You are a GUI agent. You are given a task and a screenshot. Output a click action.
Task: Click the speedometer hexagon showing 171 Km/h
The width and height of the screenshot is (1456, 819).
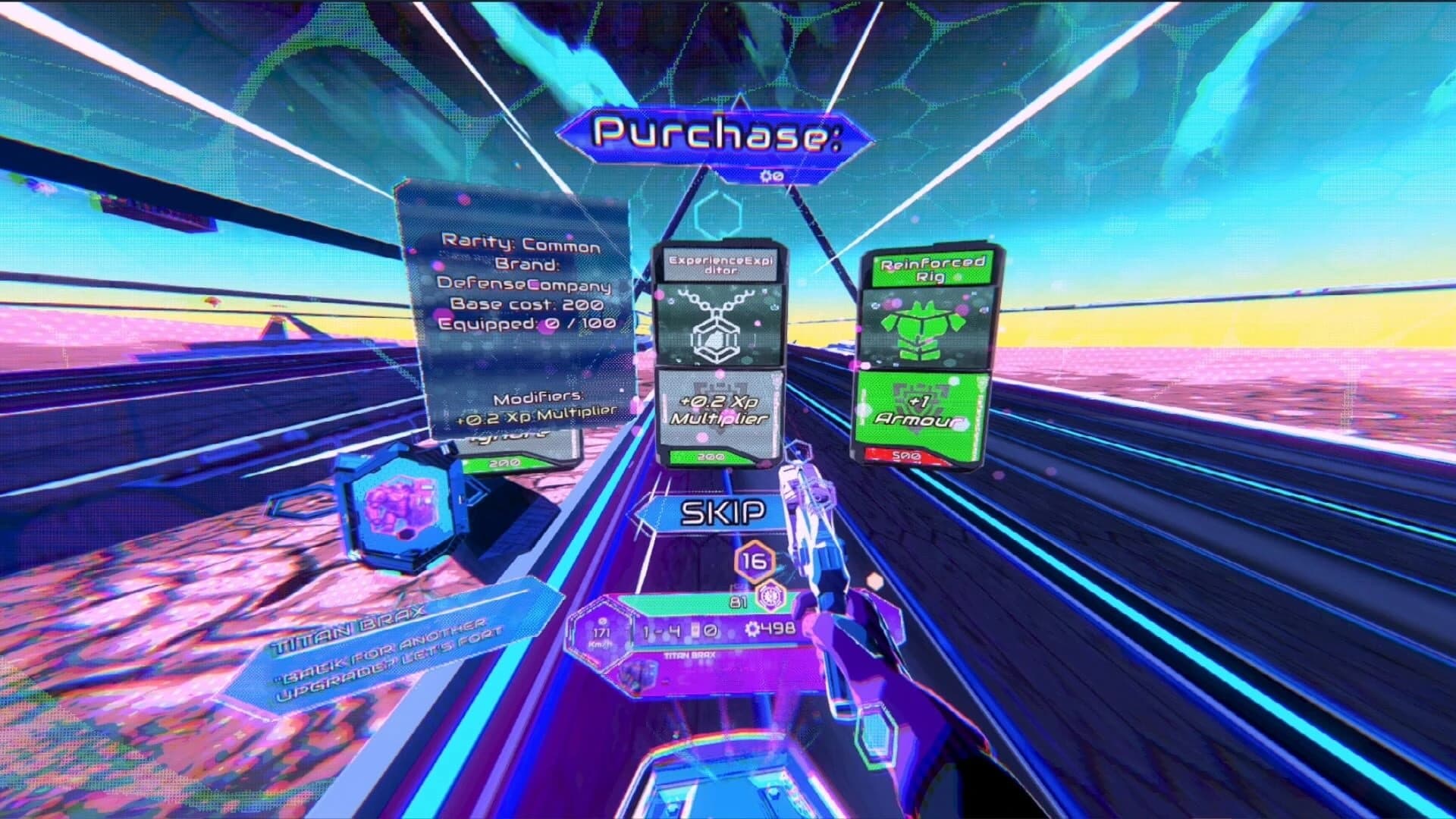599,635
